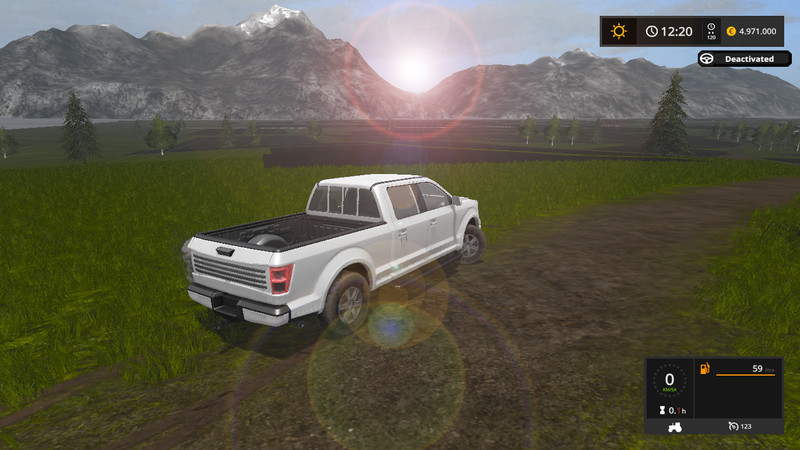The image size is (800, 450).
Task: Select the time scale 120 indicator
Action: pyautogui.click(x=711, y=31)
